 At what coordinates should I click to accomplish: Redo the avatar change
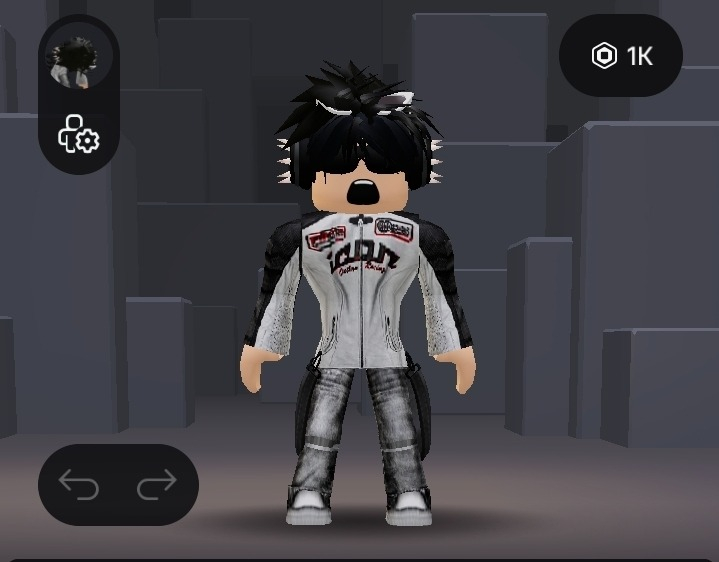pyautogui.click(x=156, y=485)
